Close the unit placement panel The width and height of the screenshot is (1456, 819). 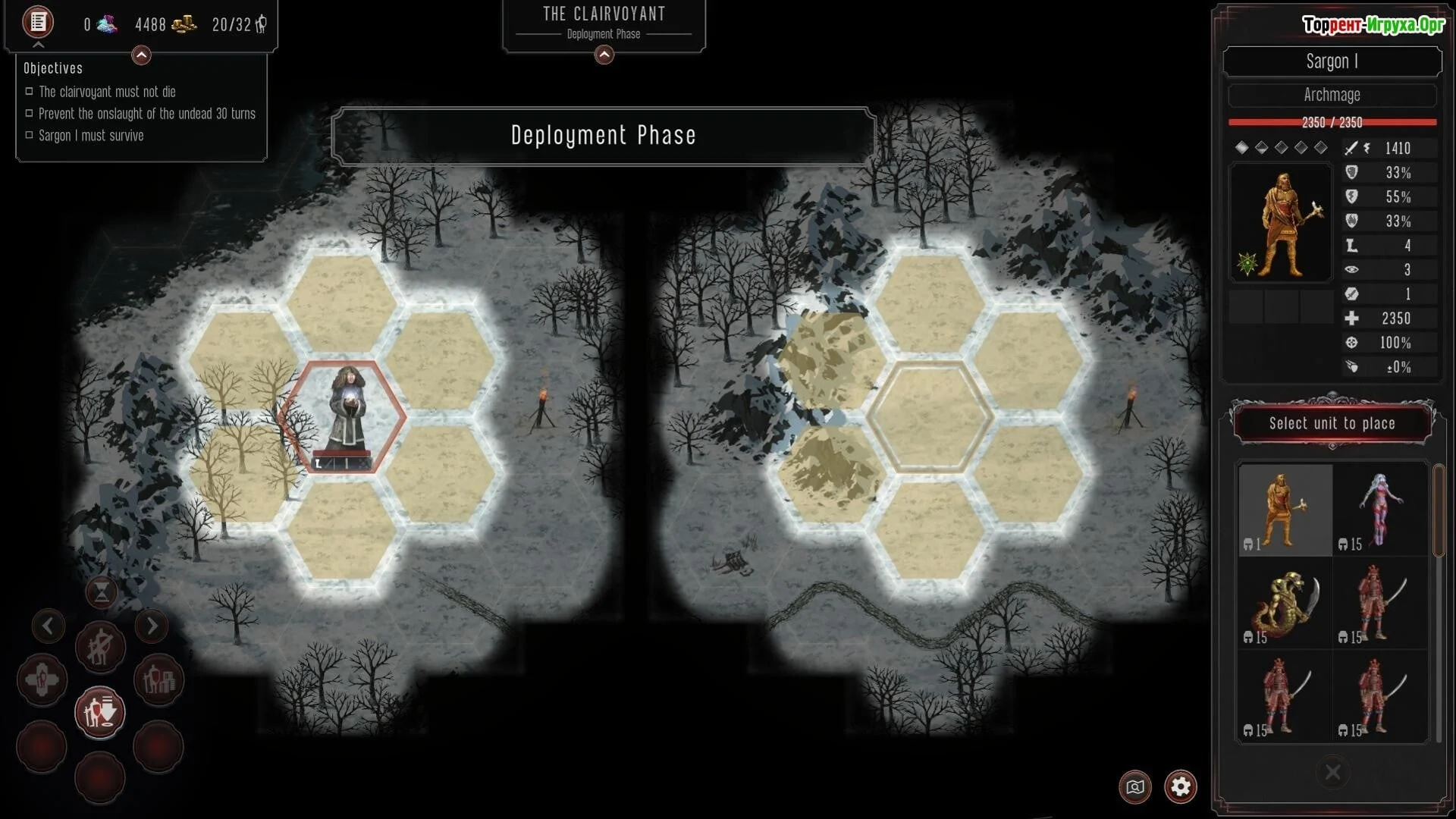[x=1332, y=773]
